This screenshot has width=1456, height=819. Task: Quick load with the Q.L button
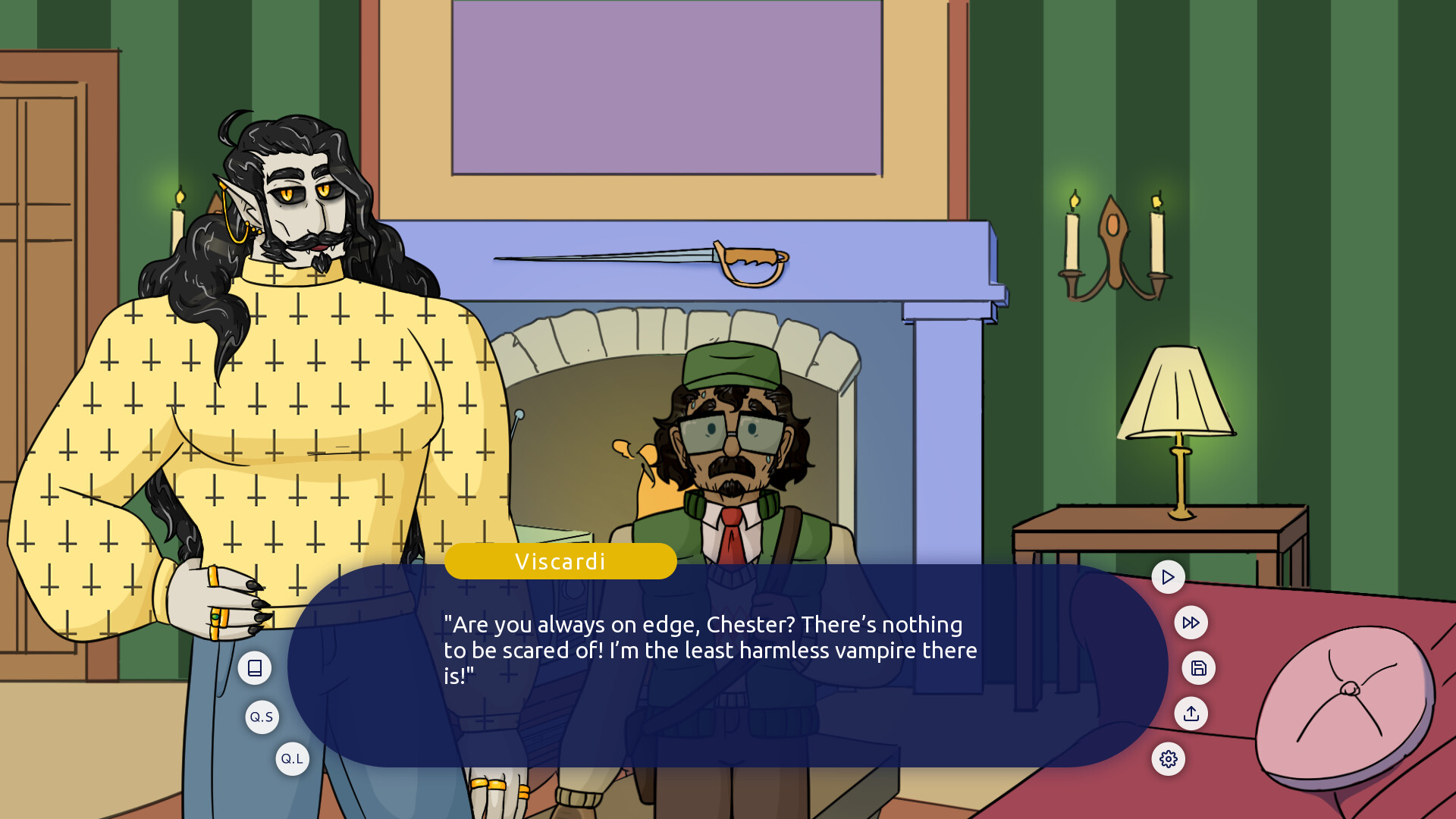pyautogui.click(x=292, y=759)
